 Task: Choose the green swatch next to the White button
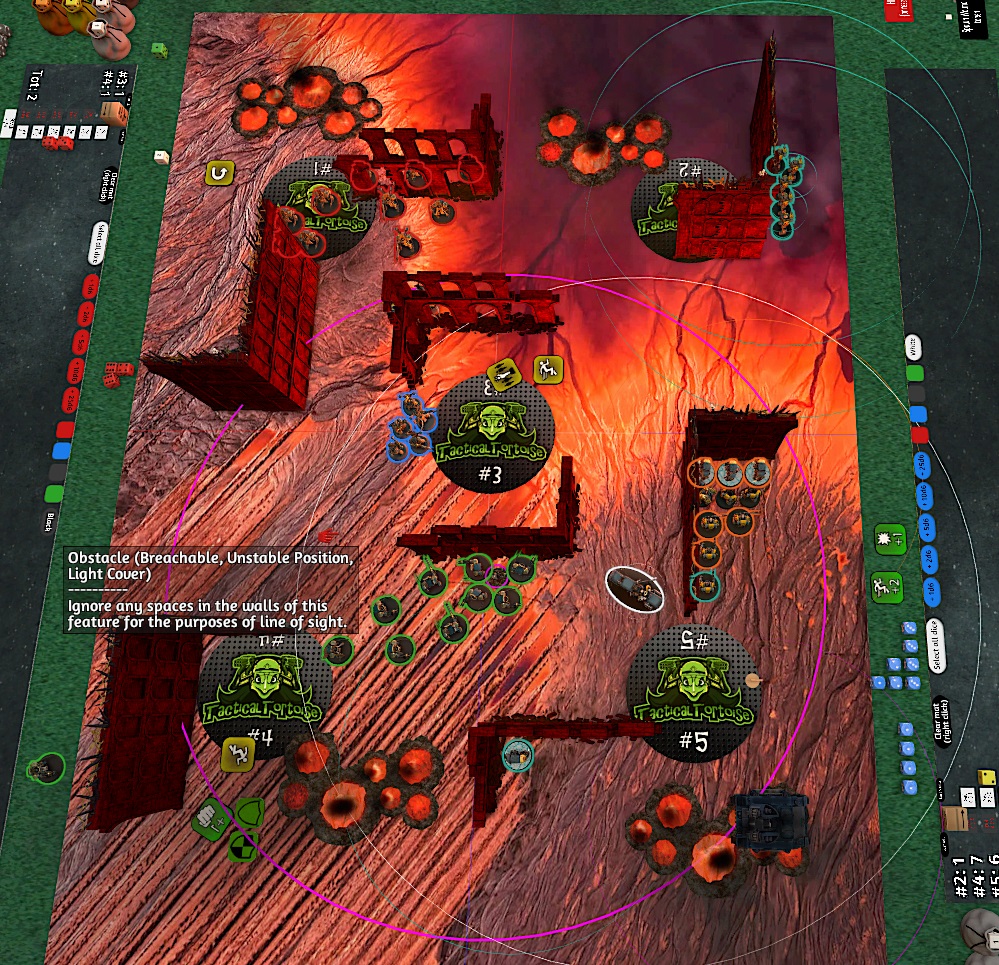point(914,374)
